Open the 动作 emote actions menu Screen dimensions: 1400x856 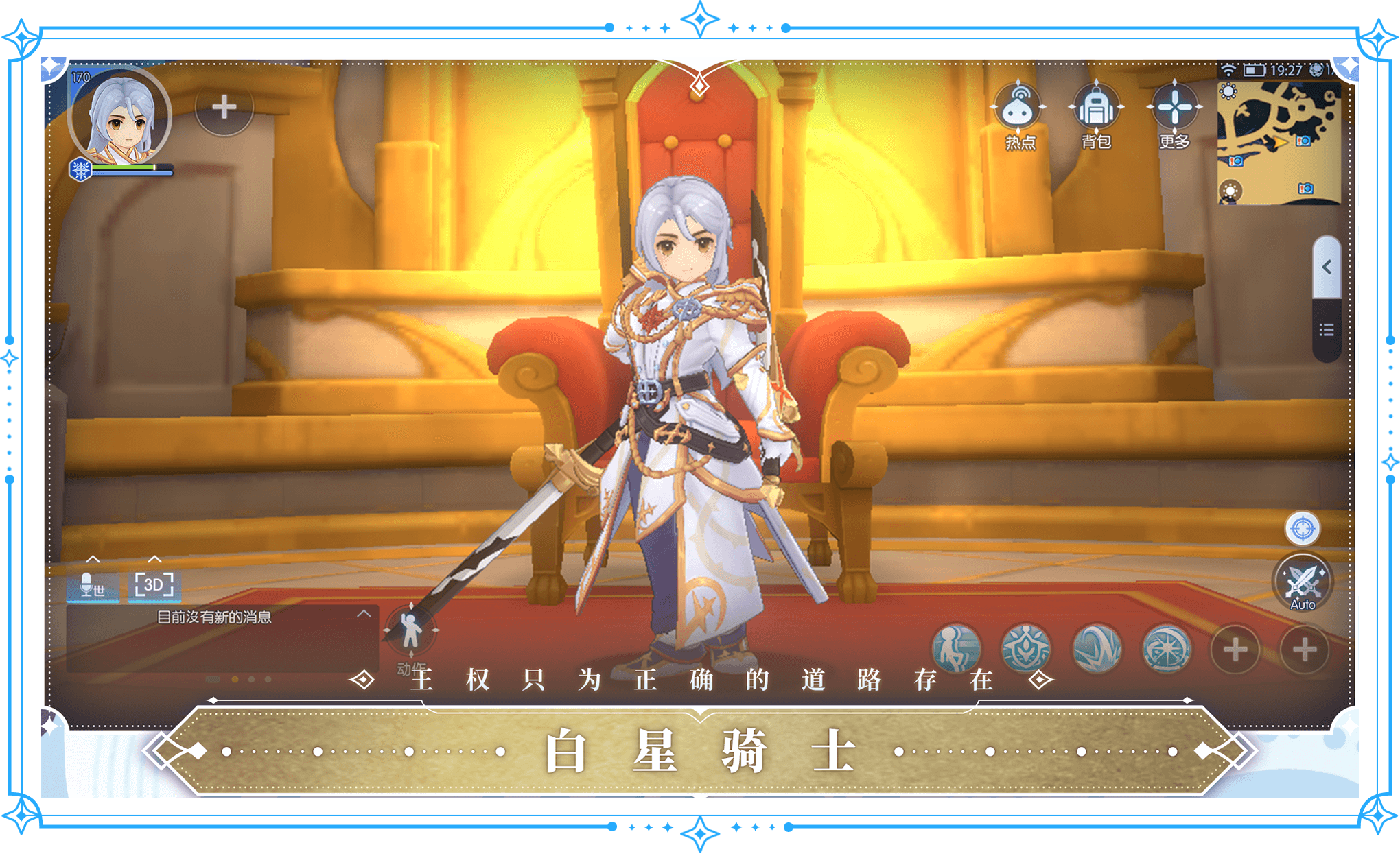click(410, 632)
